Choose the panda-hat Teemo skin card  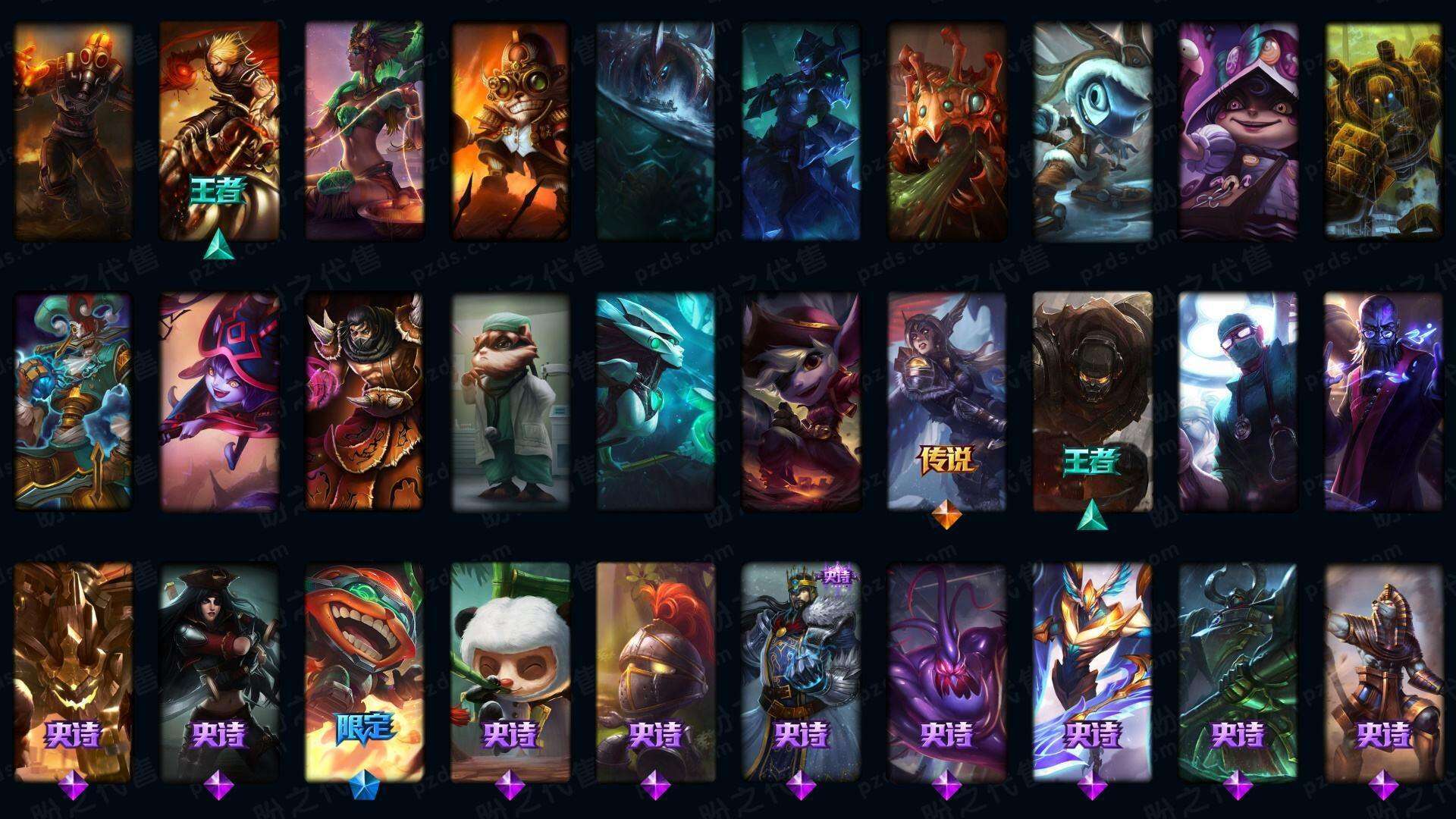(510, 671)
